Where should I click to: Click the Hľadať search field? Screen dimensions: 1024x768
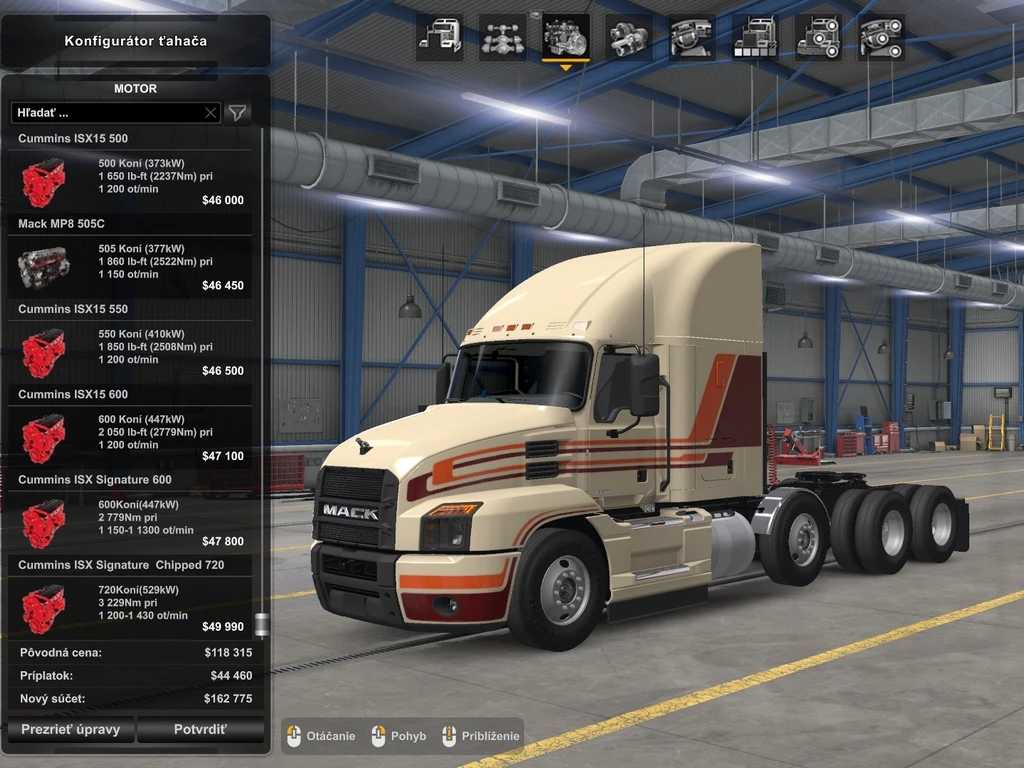tap(105, 113)
